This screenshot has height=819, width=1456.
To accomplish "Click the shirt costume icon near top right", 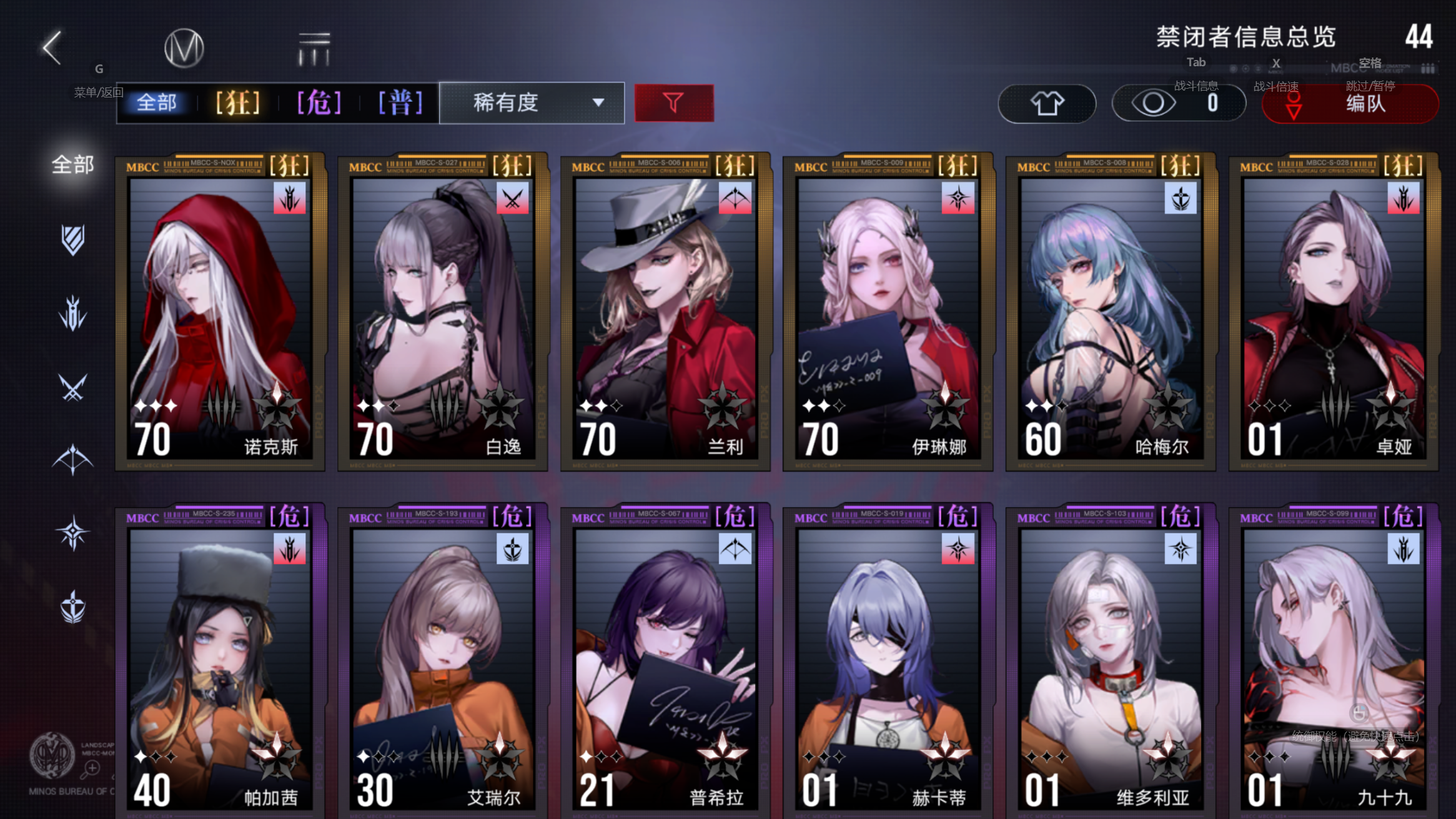I will coord(1047,103).
